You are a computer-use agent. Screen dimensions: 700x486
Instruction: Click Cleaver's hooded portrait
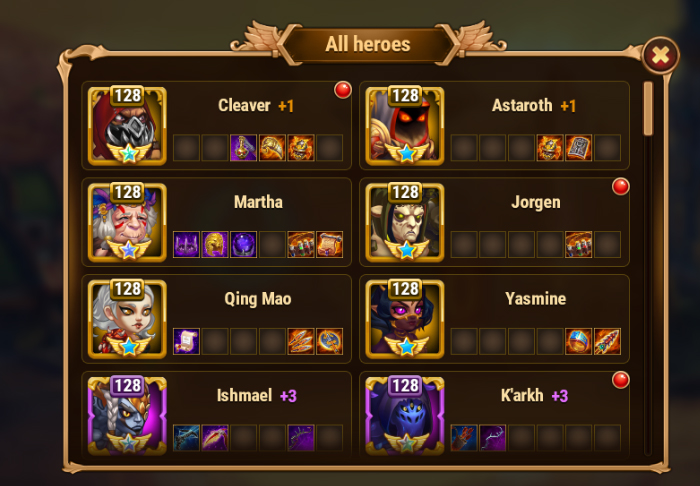127,126
